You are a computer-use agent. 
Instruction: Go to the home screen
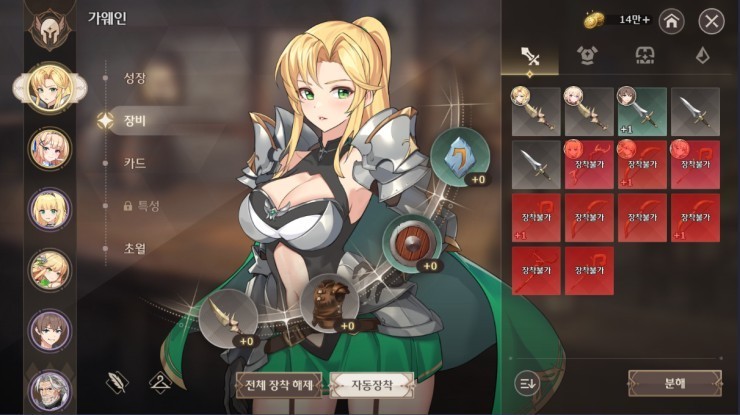671,20
